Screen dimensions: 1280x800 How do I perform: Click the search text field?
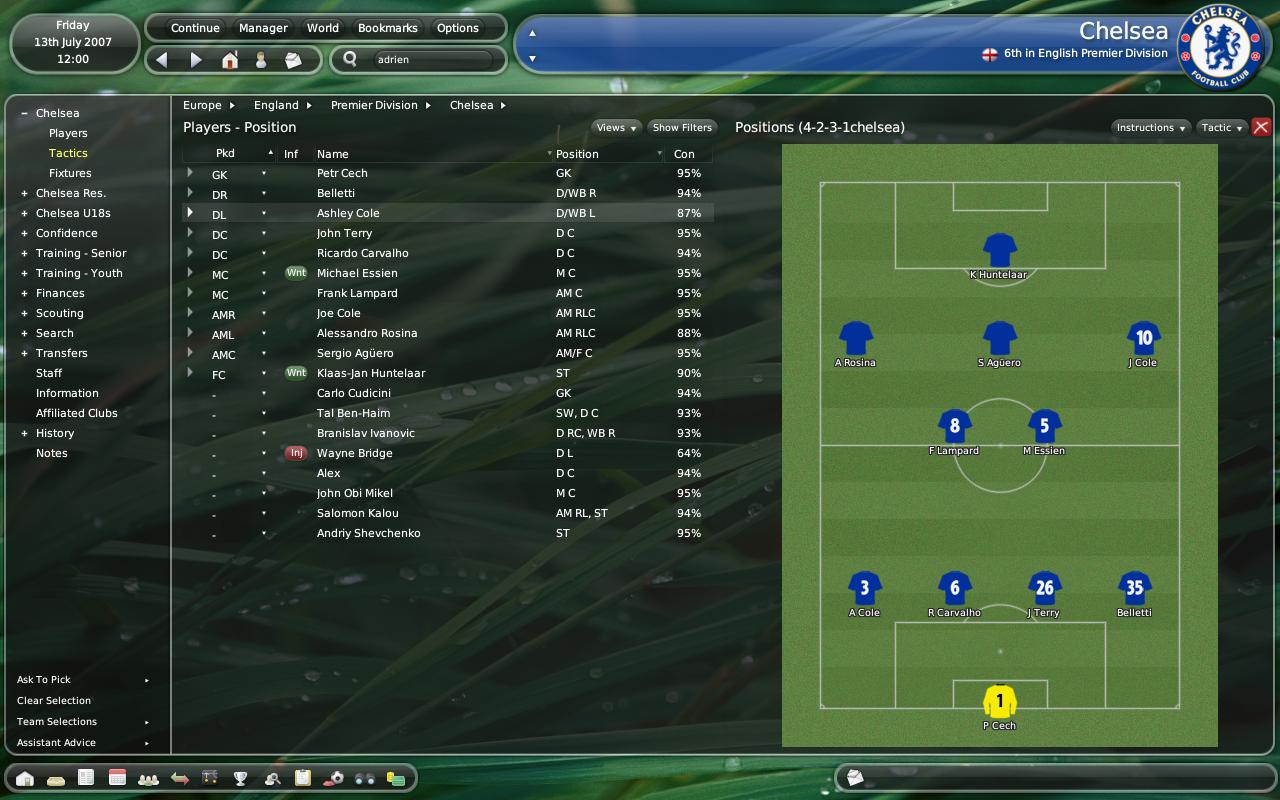tap(432, 60)
